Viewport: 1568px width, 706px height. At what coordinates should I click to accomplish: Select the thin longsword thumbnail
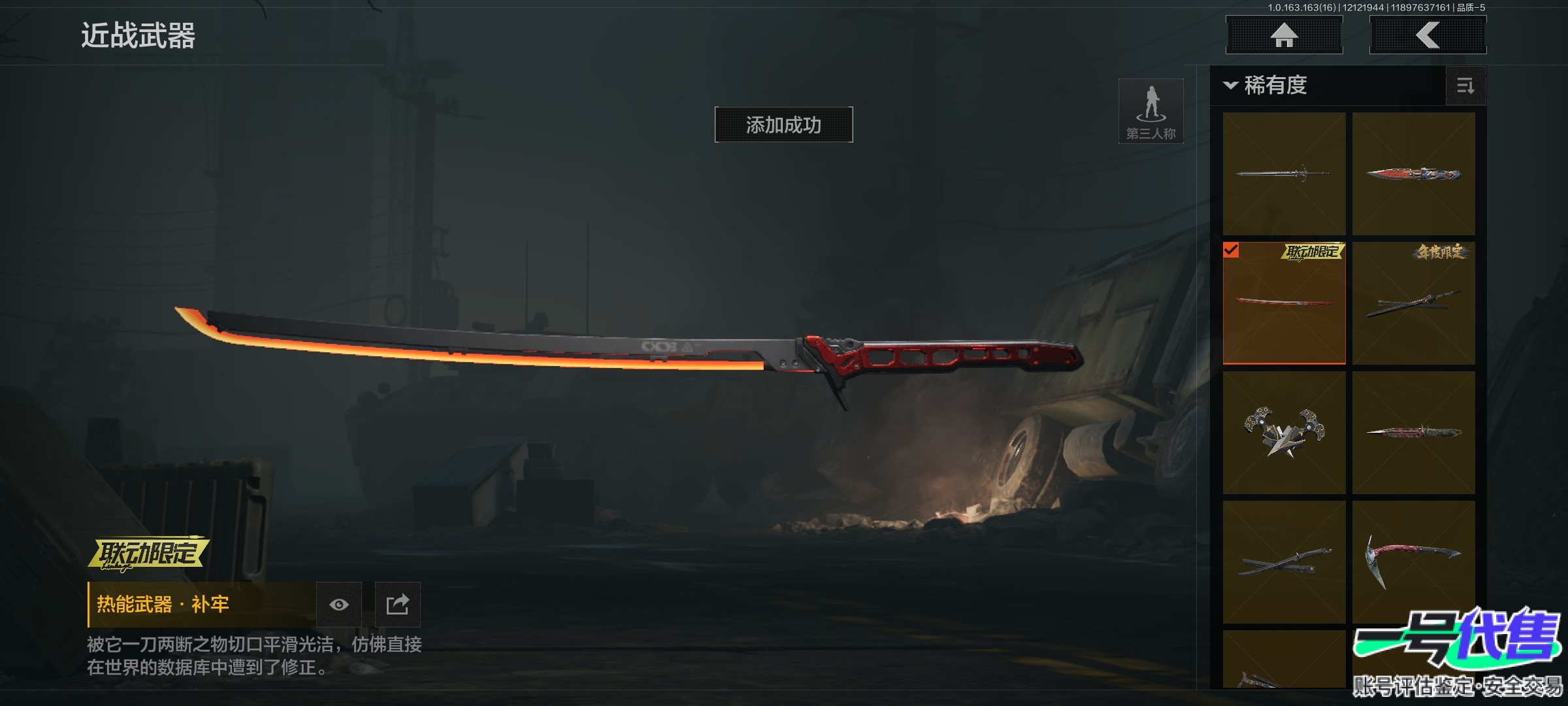point(1284,174)
